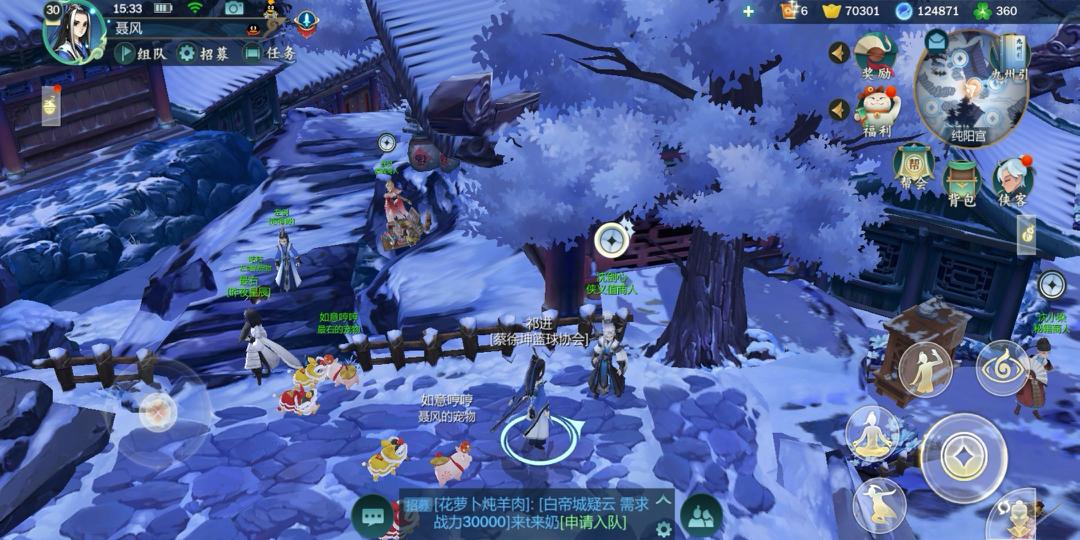Open the 招募 recruitment panel
This screenshot has width=1080, height=540.
click(203, 54)
